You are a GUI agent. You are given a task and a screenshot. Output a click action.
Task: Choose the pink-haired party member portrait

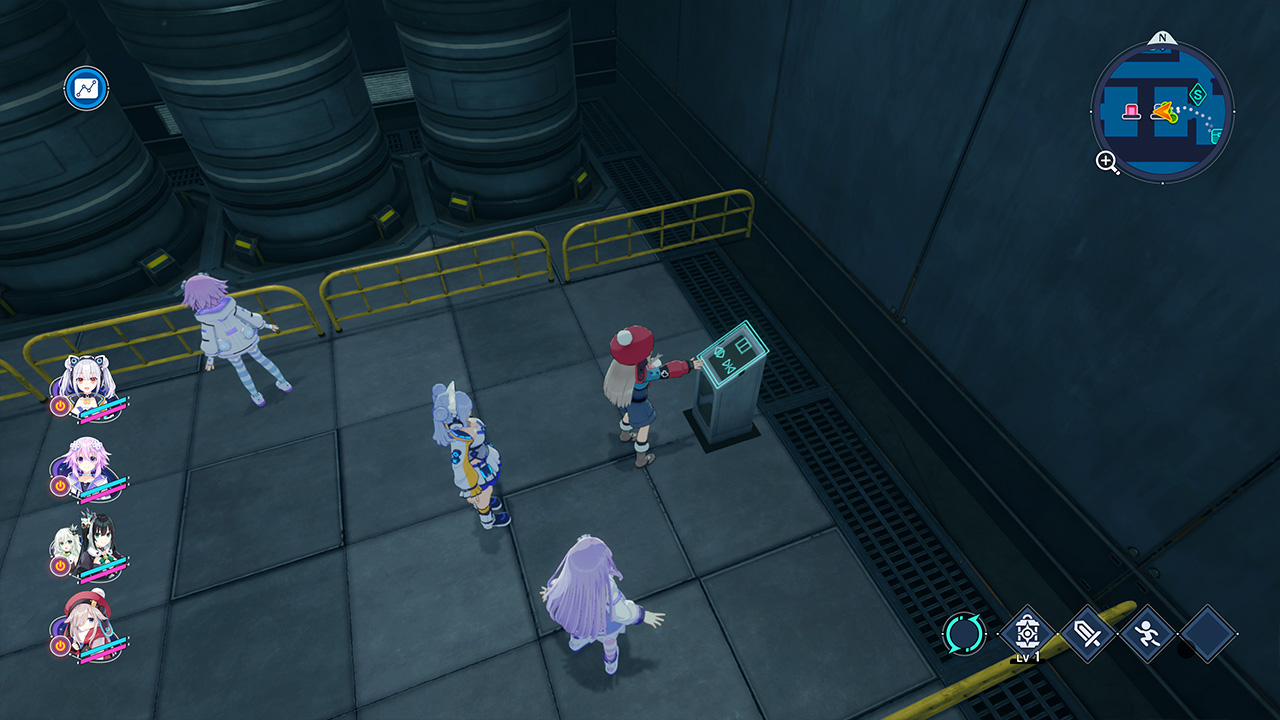point(86,463)
